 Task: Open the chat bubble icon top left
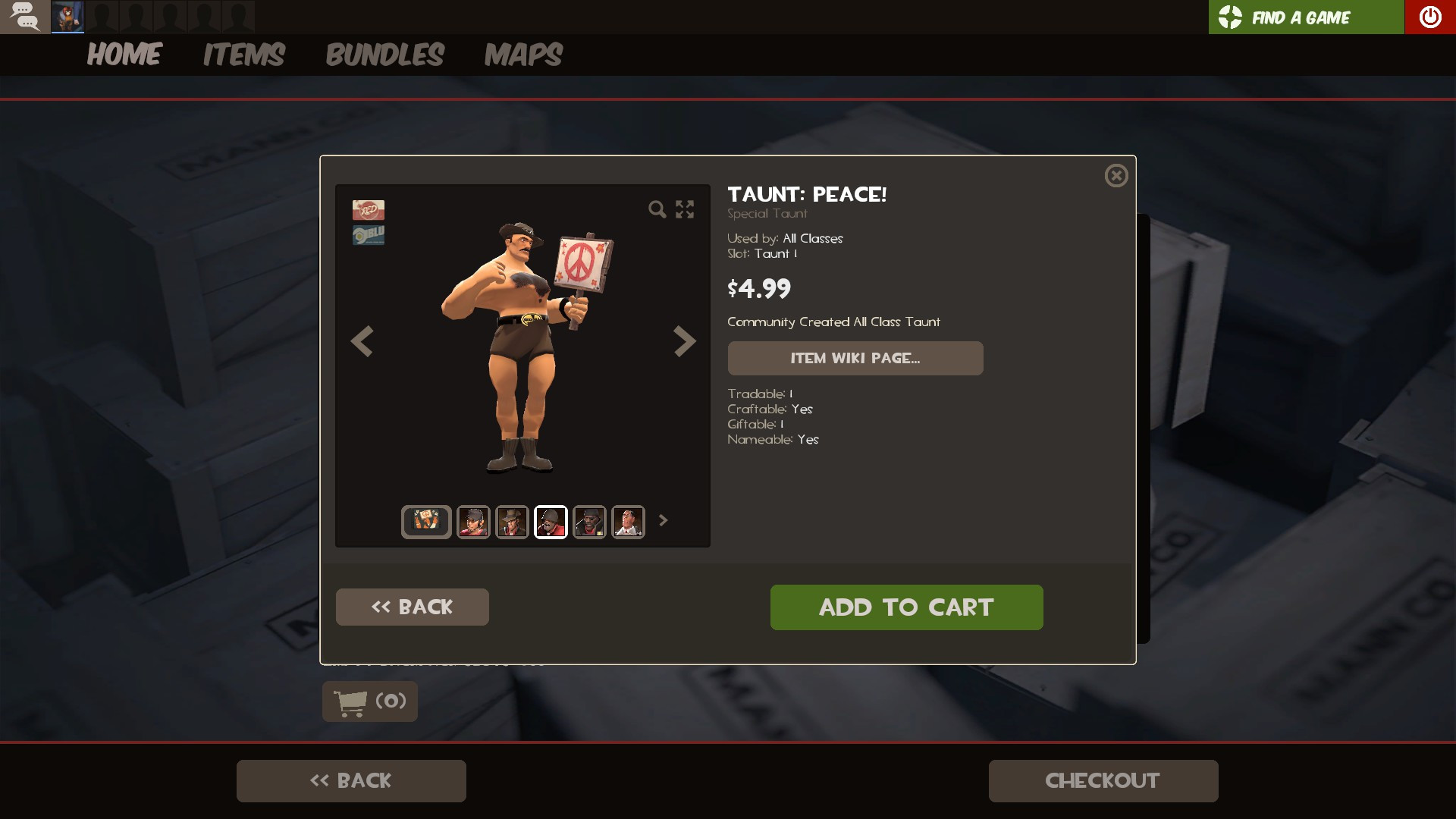tap(25, 16)
